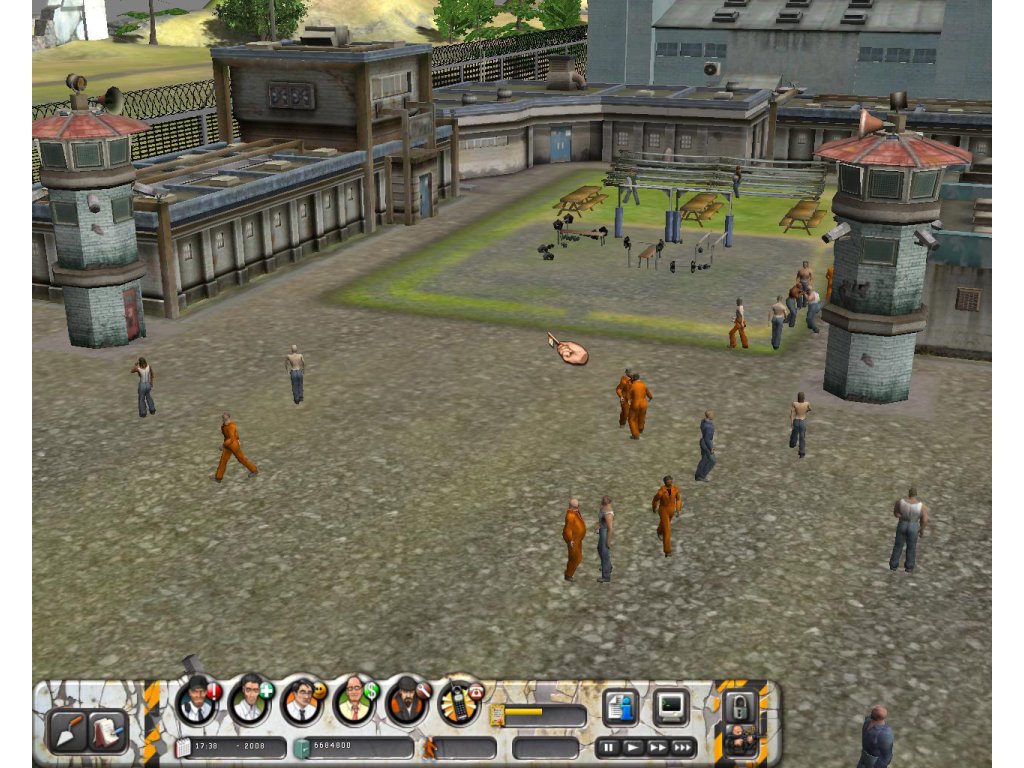Click the armed guard riot button
This screenshot has width=1024, height=768.
click(741, 741)
